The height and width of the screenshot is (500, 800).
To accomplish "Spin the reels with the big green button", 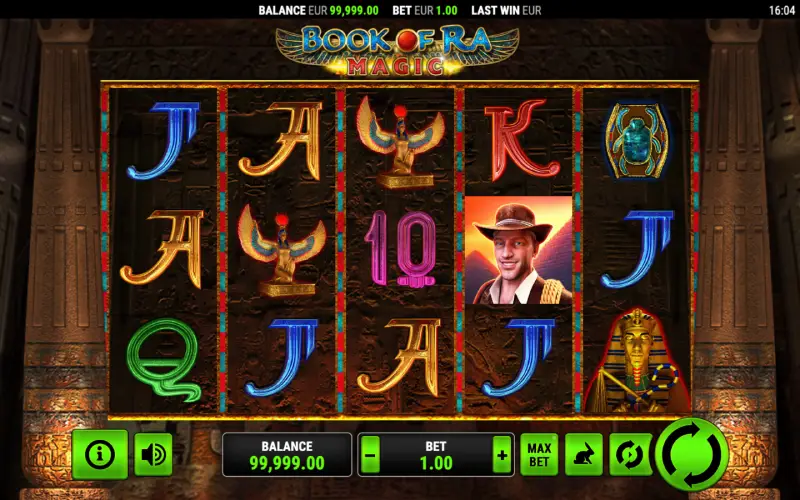I will tap(690, 455).
